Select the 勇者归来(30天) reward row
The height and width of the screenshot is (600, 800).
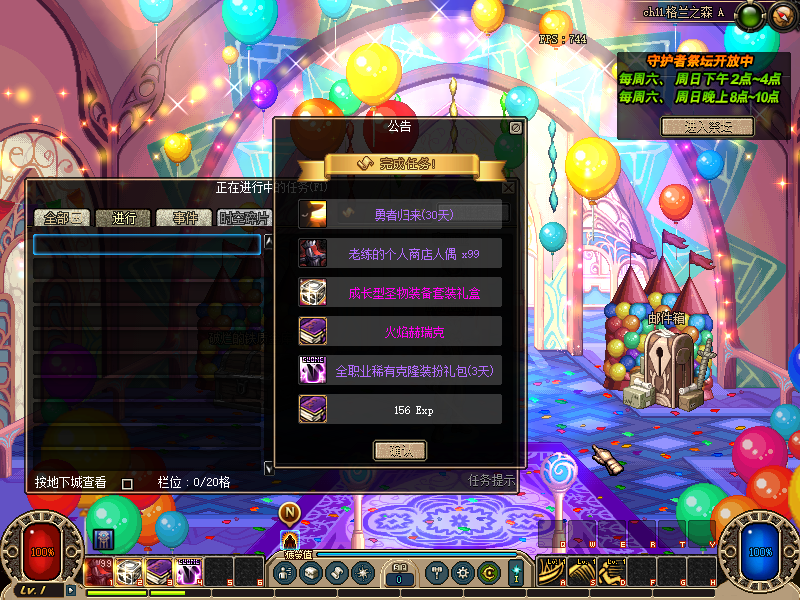(x=400, y=213)
